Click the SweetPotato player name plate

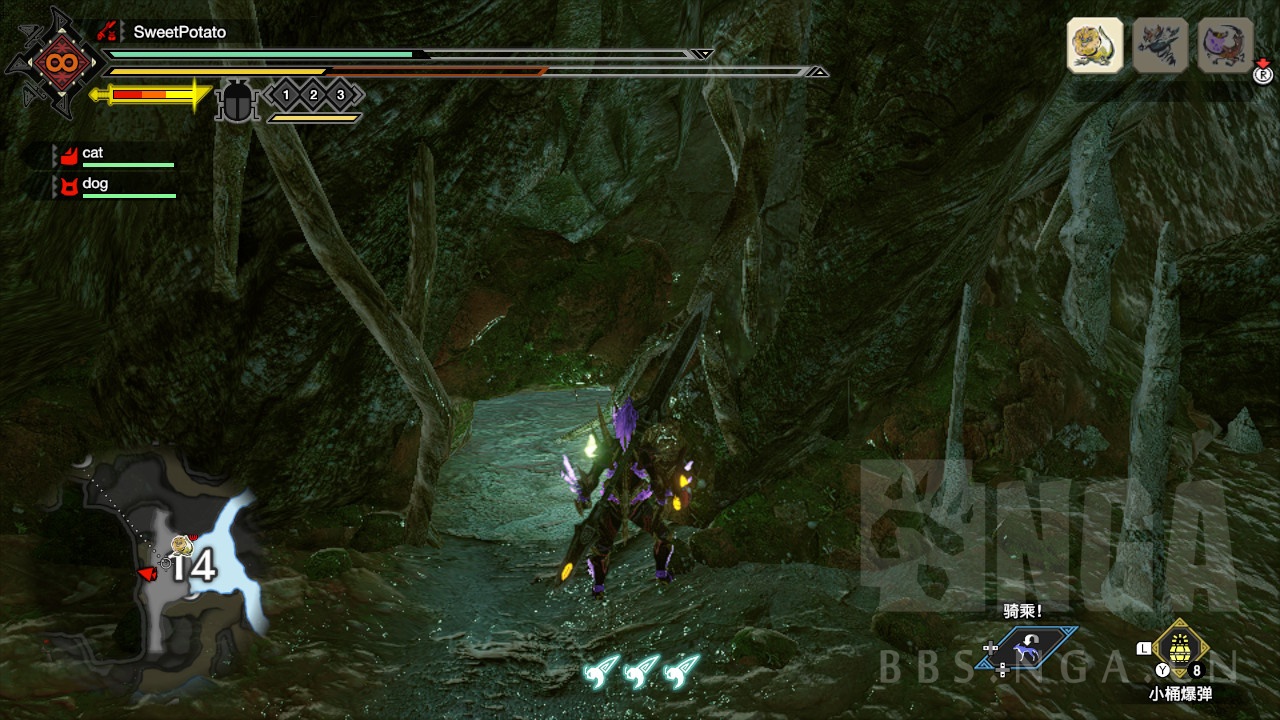180,32
